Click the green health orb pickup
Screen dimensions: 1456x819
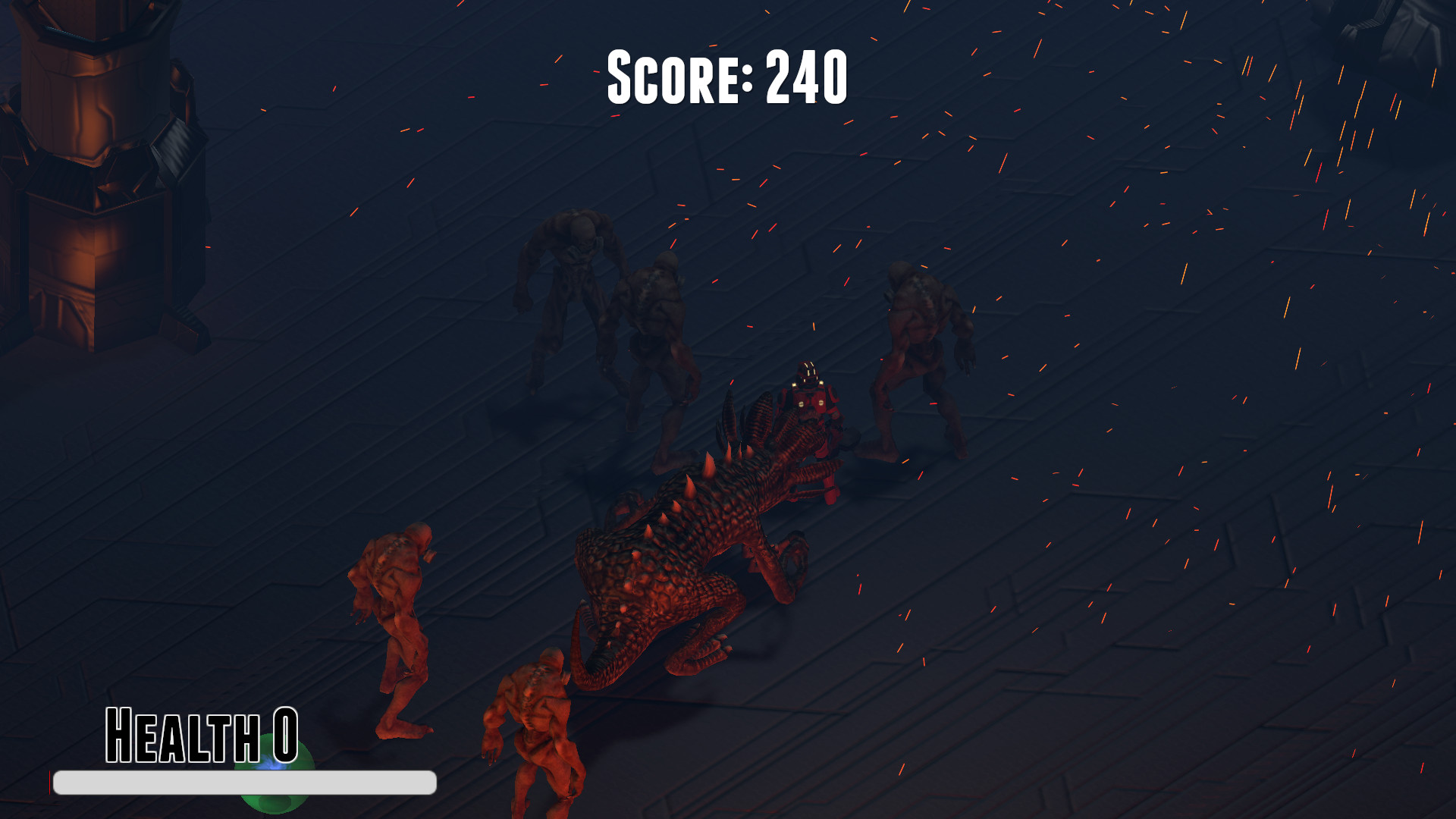point(273,773)
